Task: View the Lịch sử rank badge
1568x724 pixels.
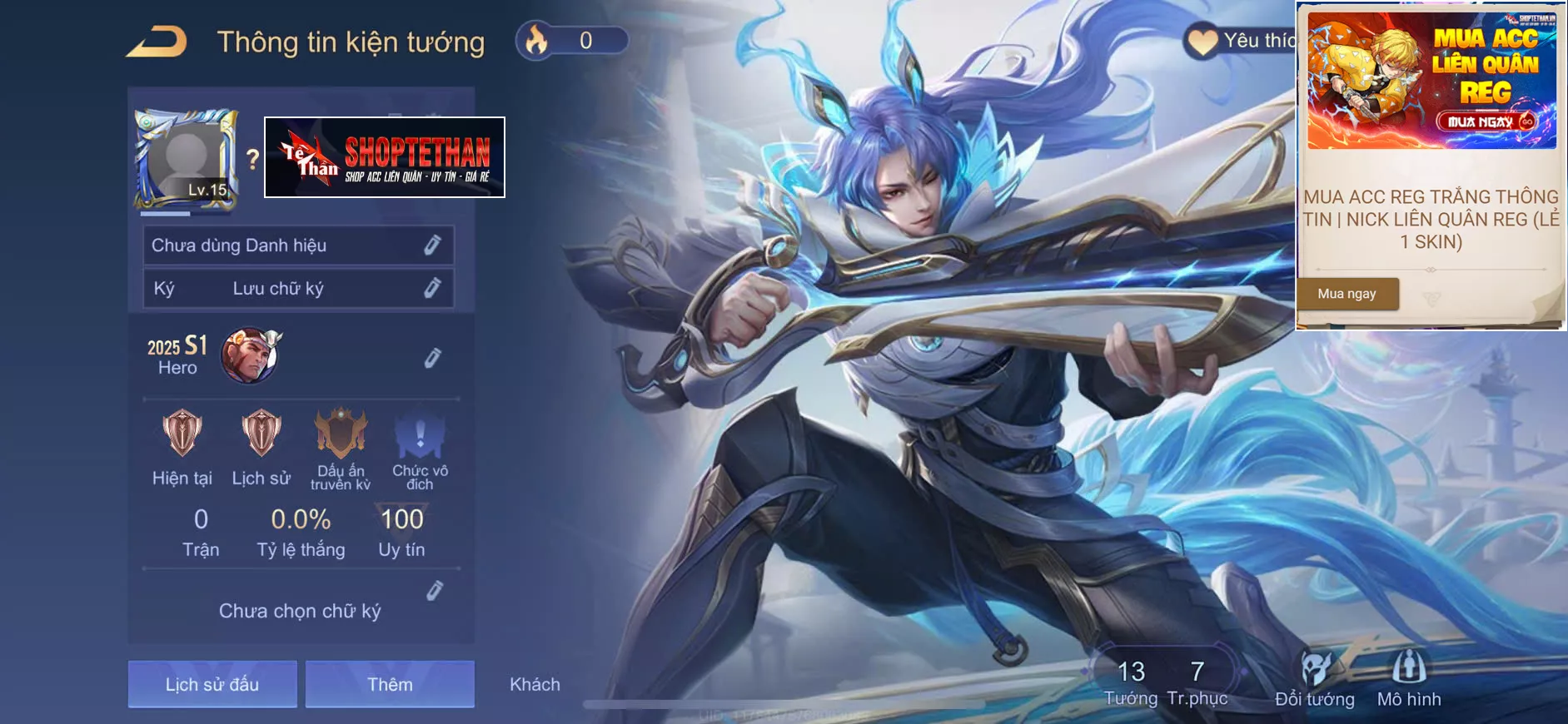Action: 261,433
